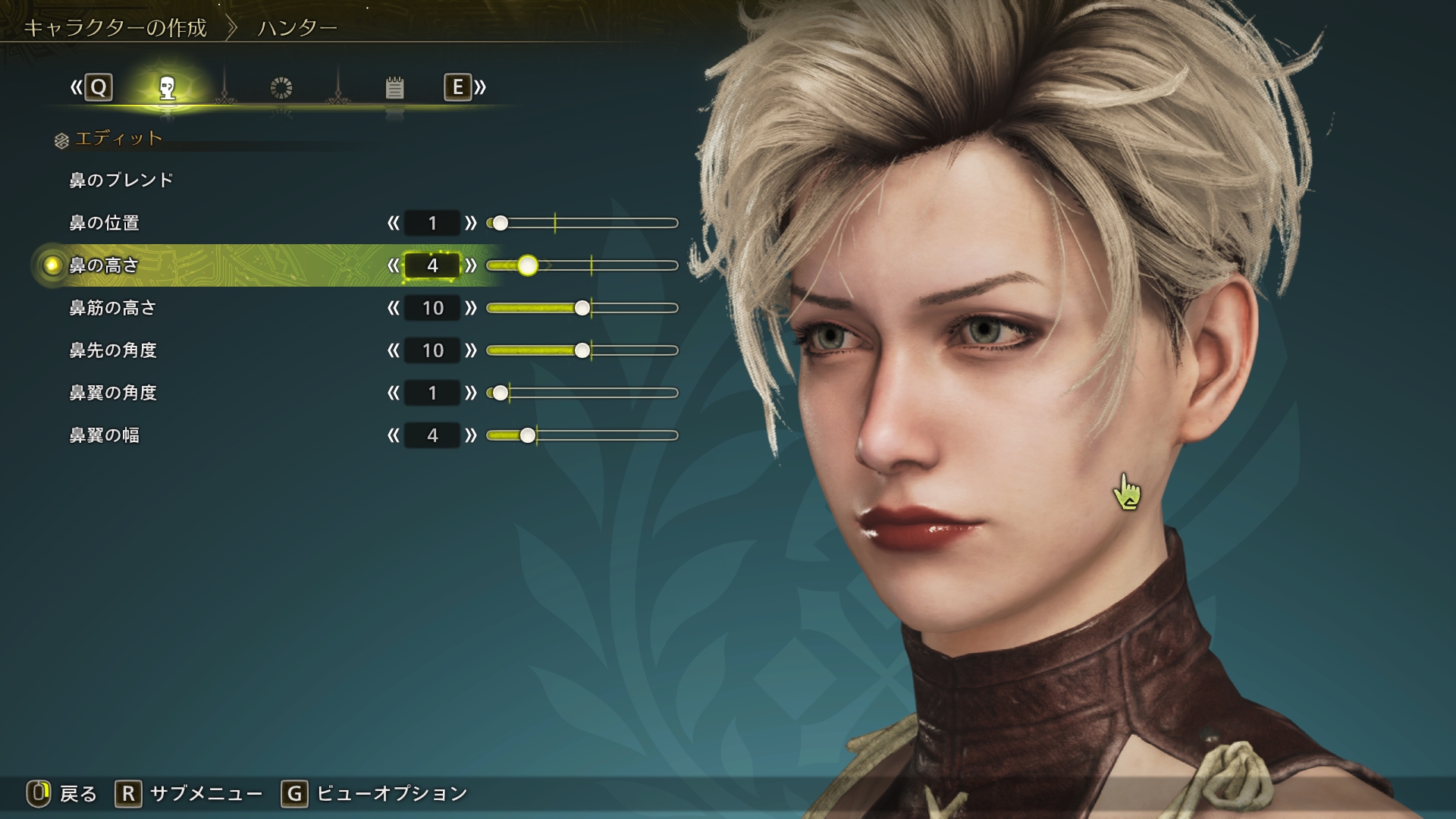Increase the 鼻筋の高さ value with right arrow
Screen dimensions: 1456x819
471,308
